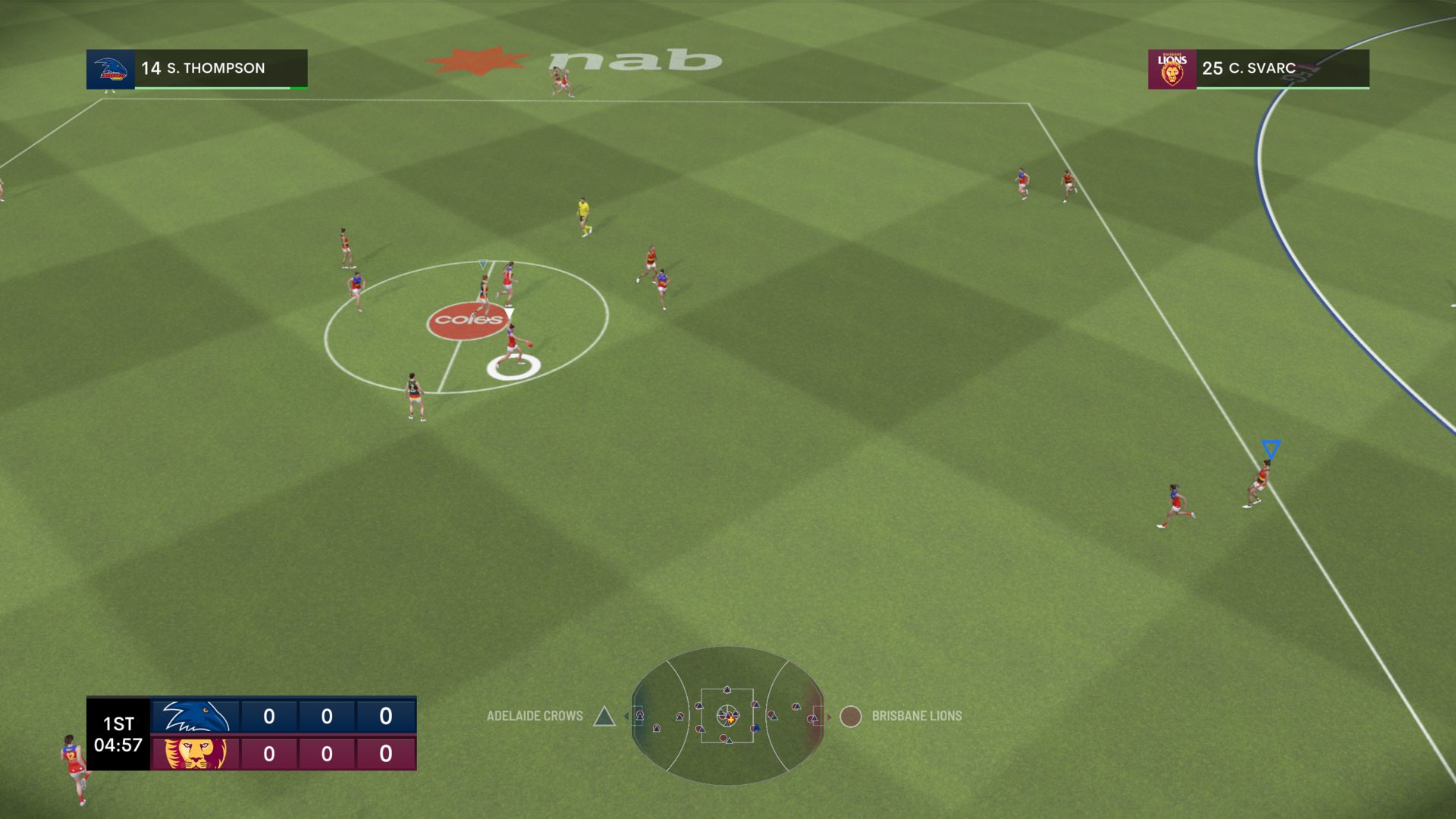Select the C. Svarc player panel
1456x819 pixels.
click(1258, 69)
